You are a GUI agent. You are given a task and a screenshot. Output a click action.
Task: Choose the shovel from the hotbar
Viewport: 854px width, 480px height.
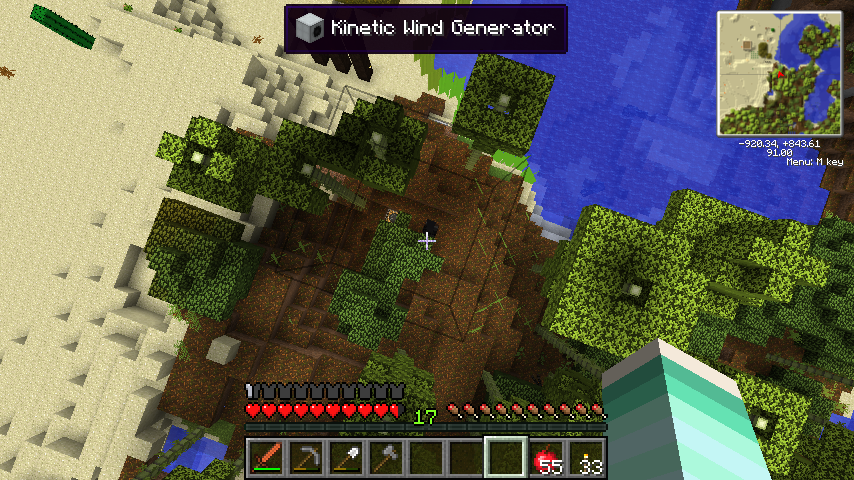pos(345,458)
